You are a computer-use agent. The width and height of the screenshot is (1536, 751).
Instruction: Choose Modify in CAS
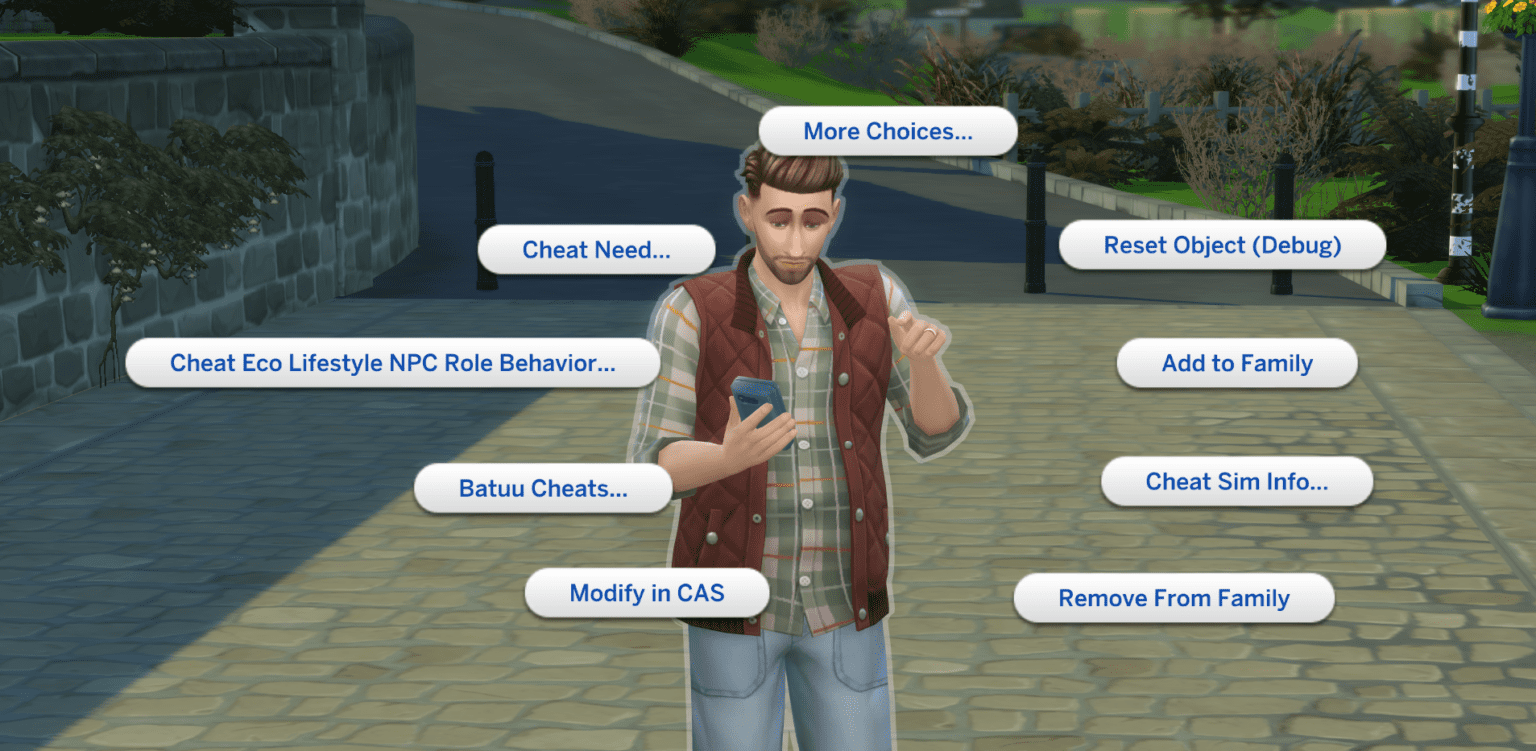646,594
